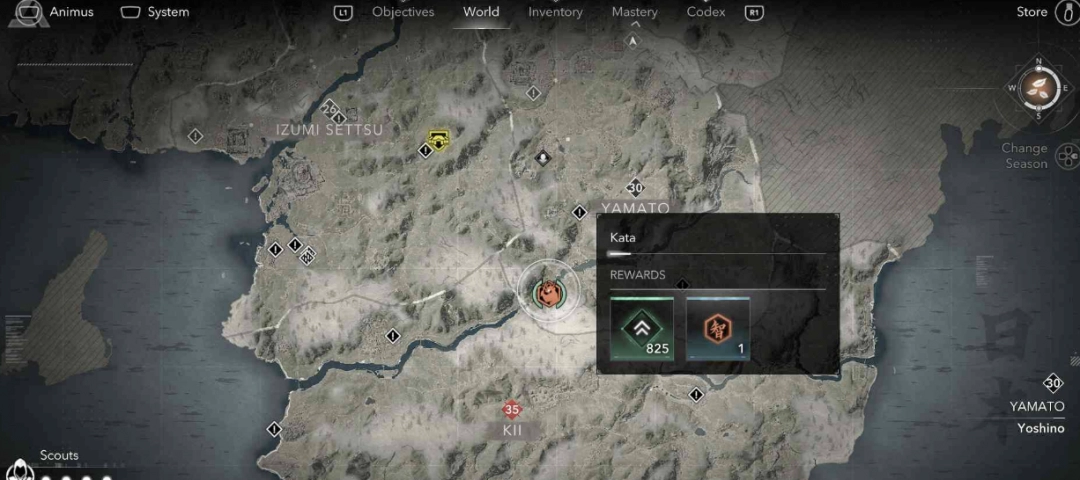
Task: Open the Mastery tab
Action: click(x=634, y=12)
